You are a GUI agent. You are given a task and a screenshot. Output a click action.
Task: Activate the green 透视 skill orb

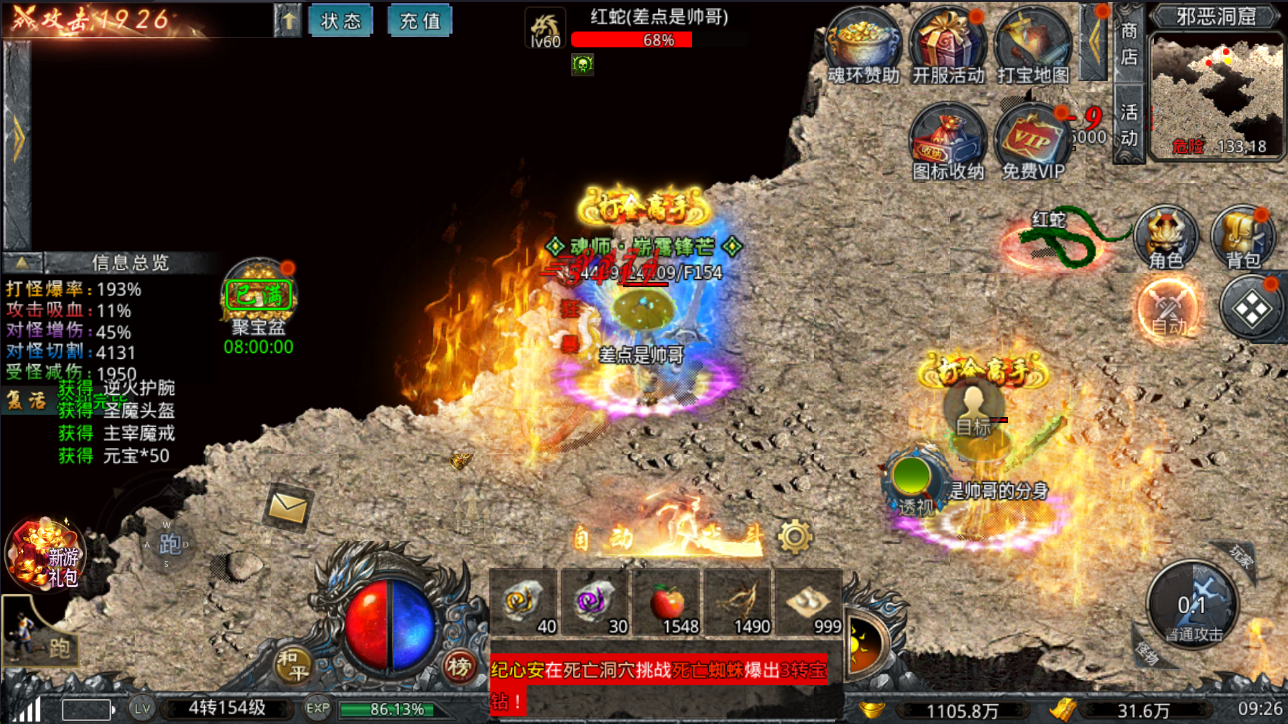pyautogui.click(x=913, y=479)
